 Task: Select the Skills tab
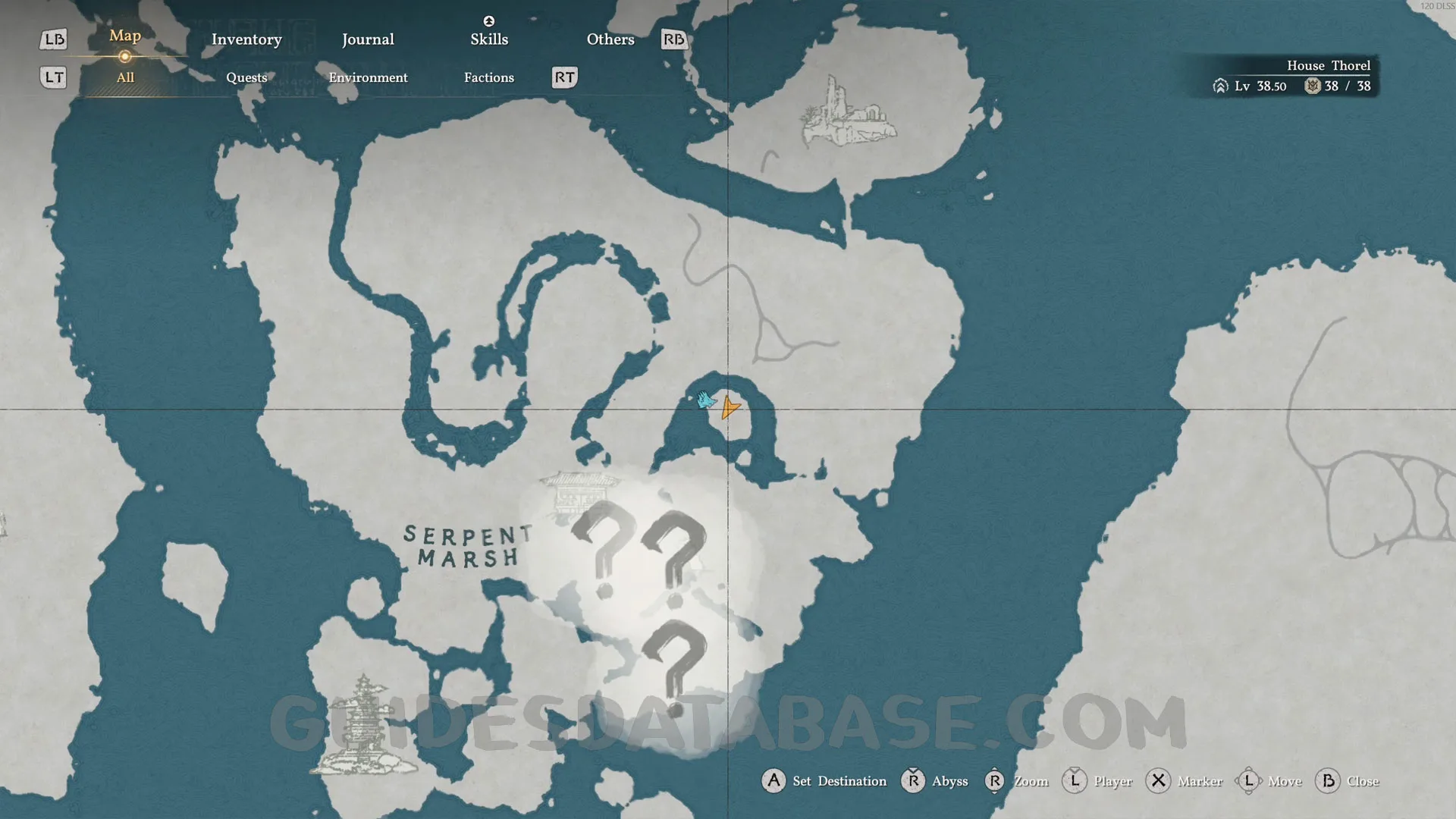pos(489,39)
